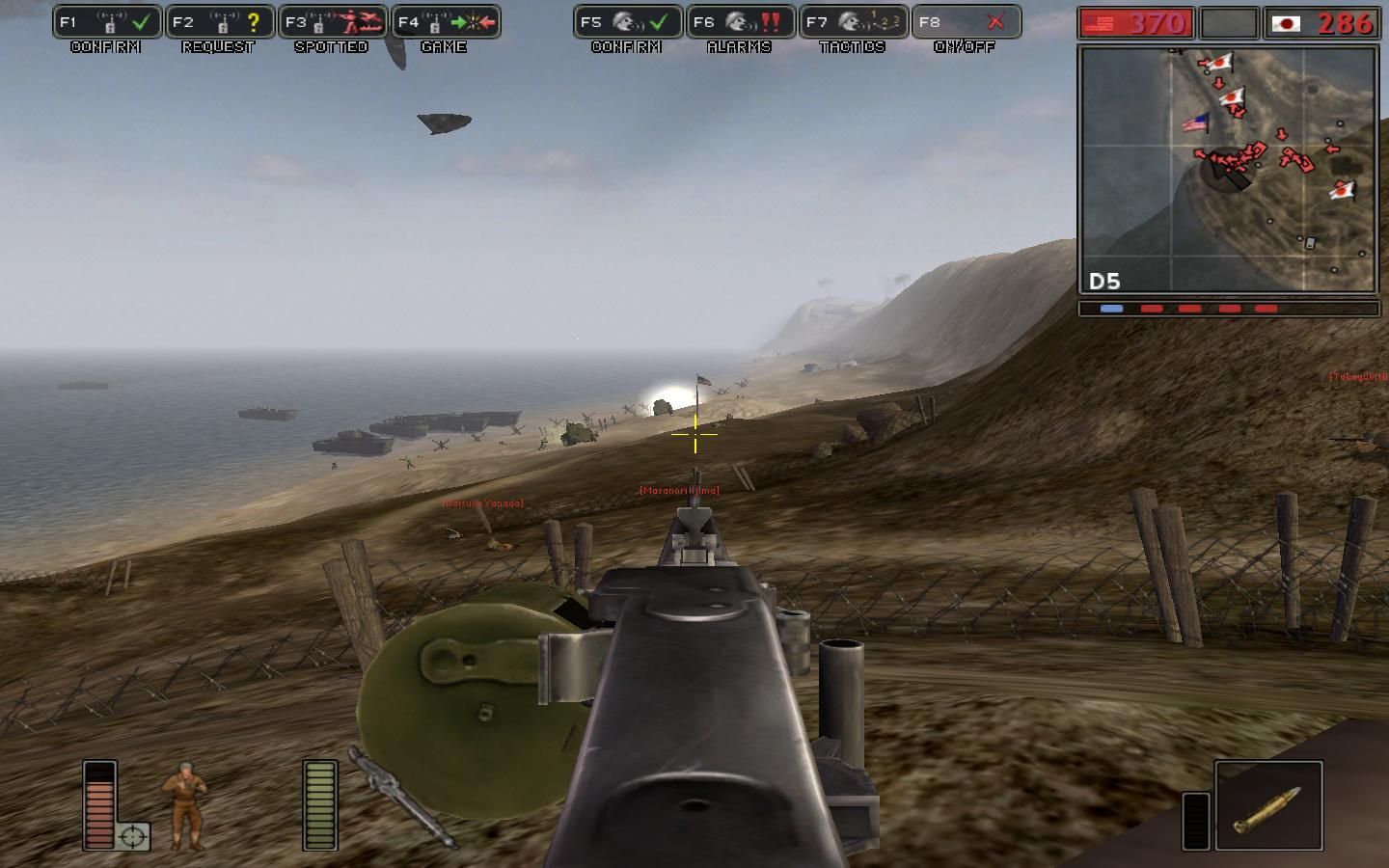Select the American flag marker on the minimap
1389x868 pixels.
point(1195,123)
